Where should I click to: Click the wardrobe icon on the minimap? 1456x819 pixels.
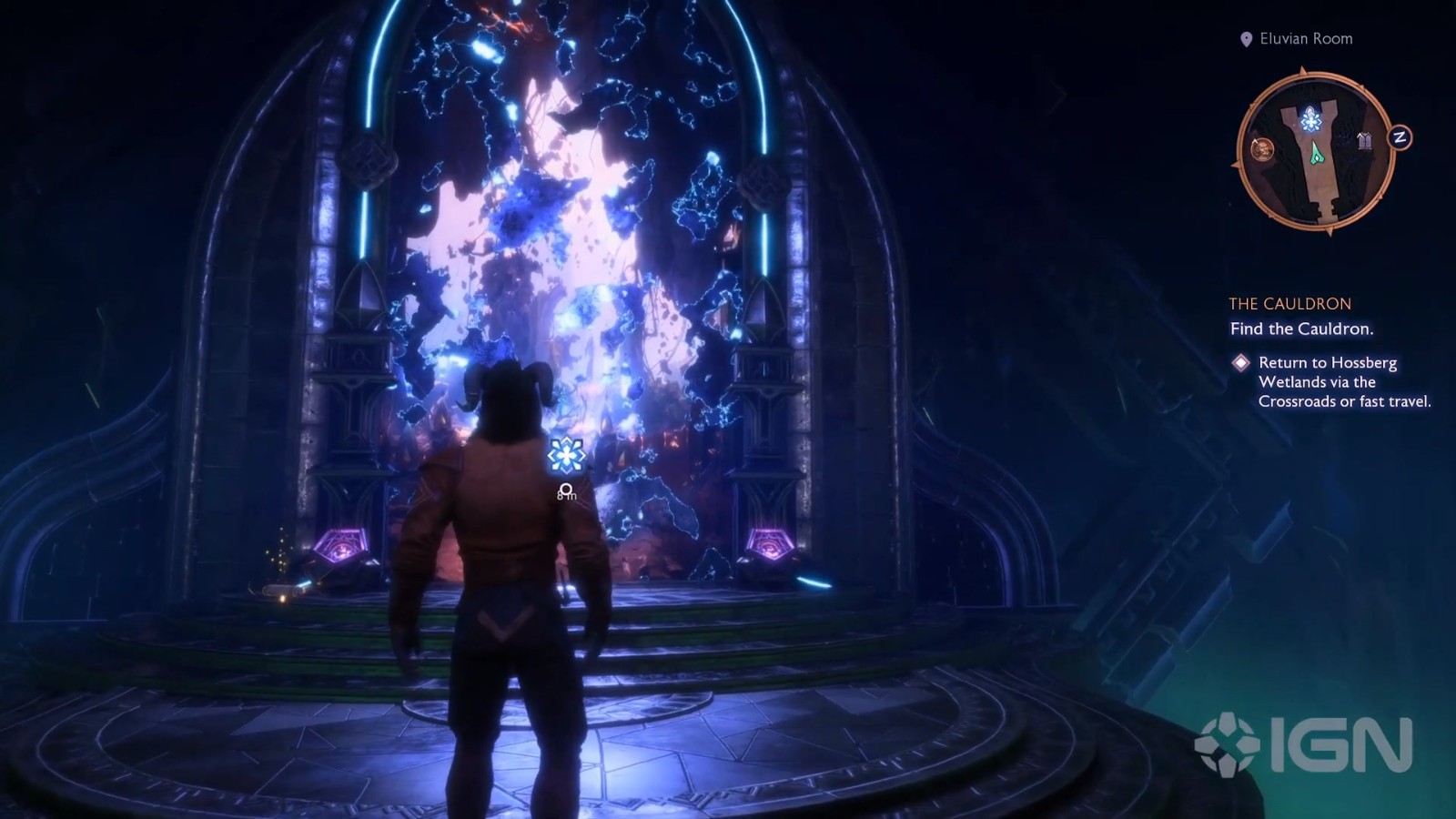click(1364, 140)
